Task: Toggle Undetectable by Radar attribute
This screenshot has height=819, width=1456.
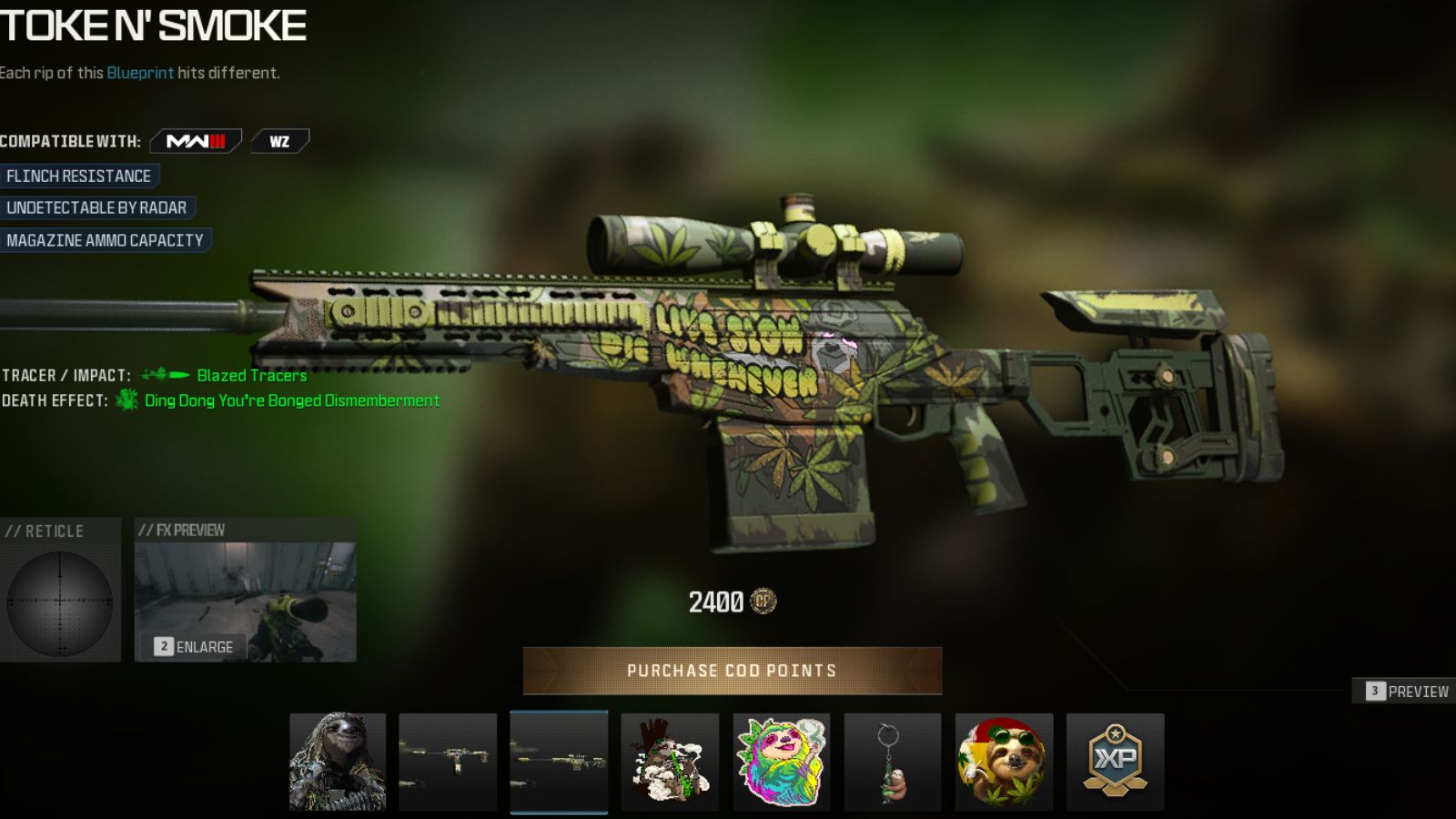Action: point(96,207)
